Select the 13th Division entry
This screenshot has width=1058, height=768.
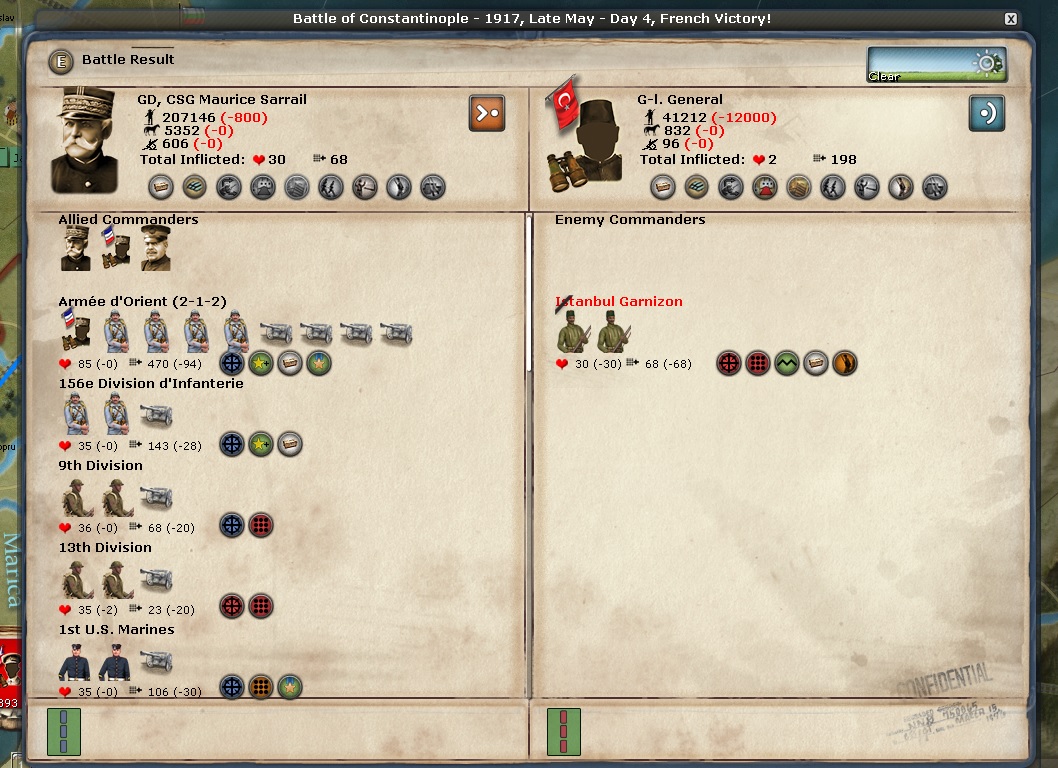pos(105,548)
